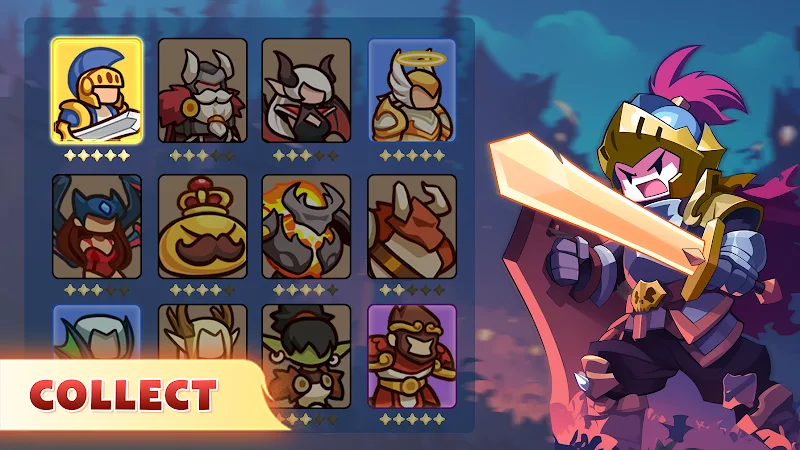Choose the red-haired winged demoness card
The image size is (800, 450).
pos(97,227)
